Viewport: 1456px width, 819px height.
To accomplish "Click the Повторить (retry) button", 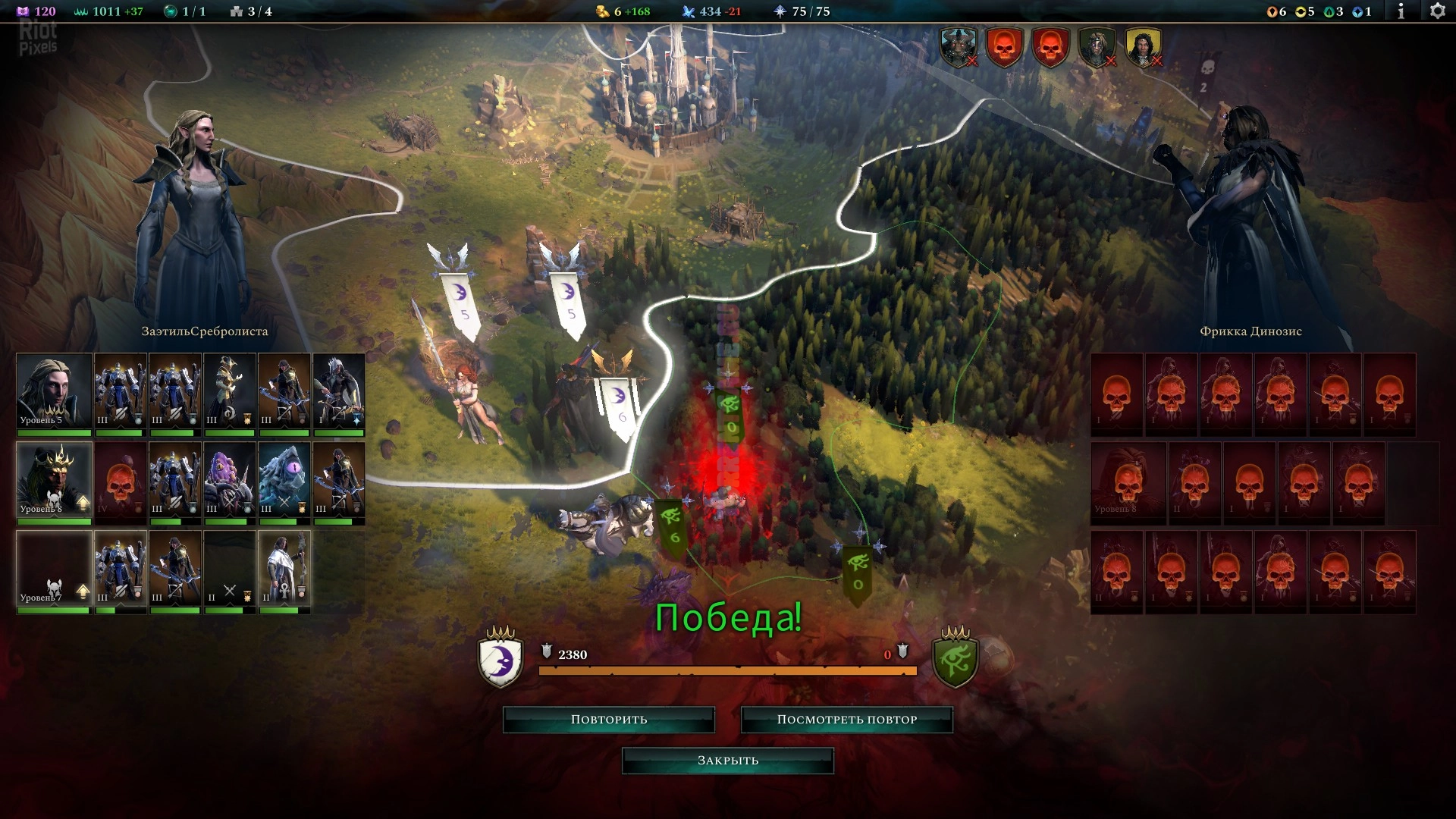I will (609, 720).
